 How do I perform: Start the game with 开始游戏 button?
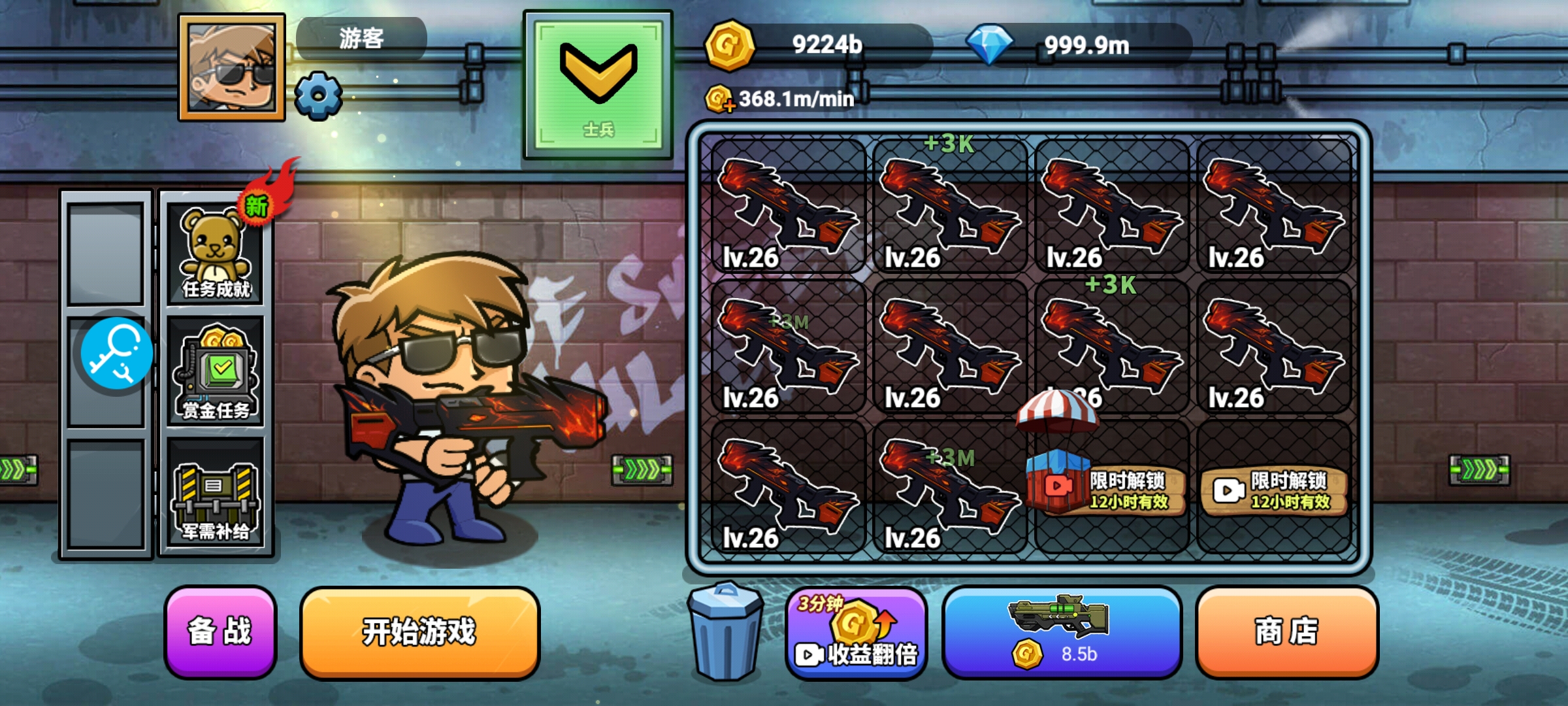419,632
